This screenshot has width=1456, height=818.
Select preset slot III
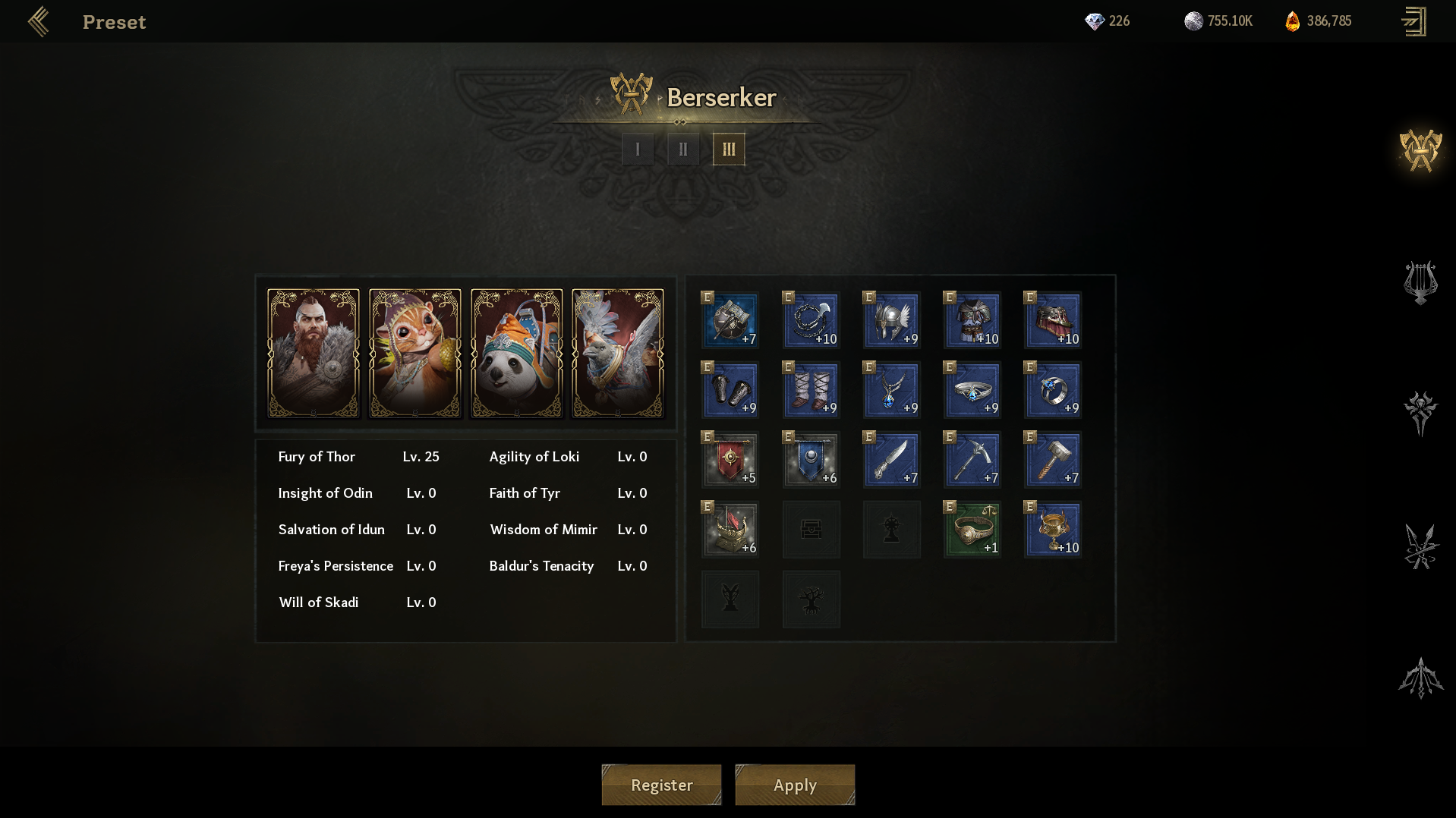pyautogui.click(x=729, y=149)
